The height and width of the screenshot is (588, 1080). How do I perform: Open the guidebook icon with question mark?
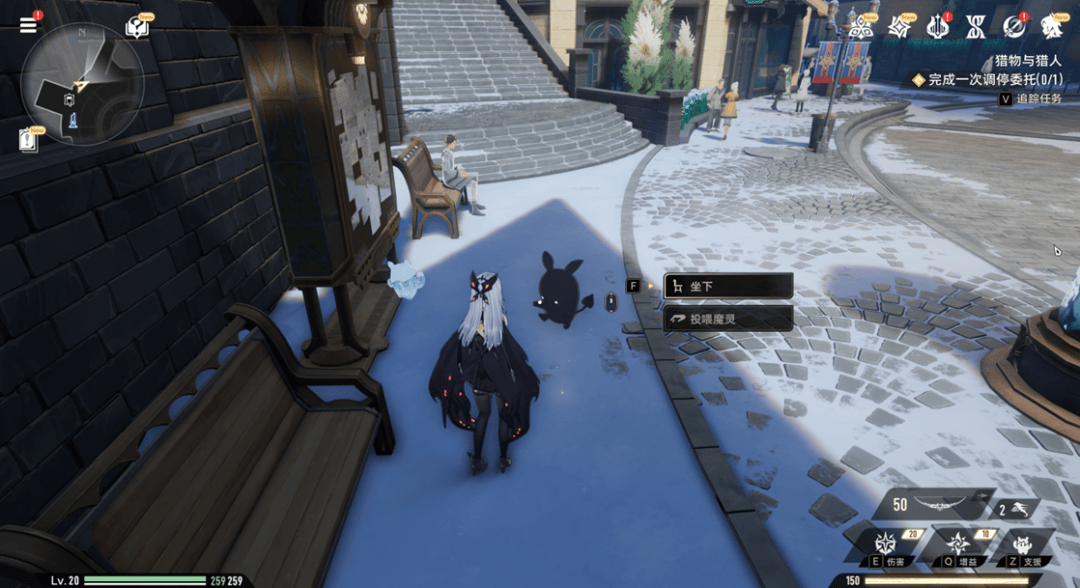click(137, 27)
